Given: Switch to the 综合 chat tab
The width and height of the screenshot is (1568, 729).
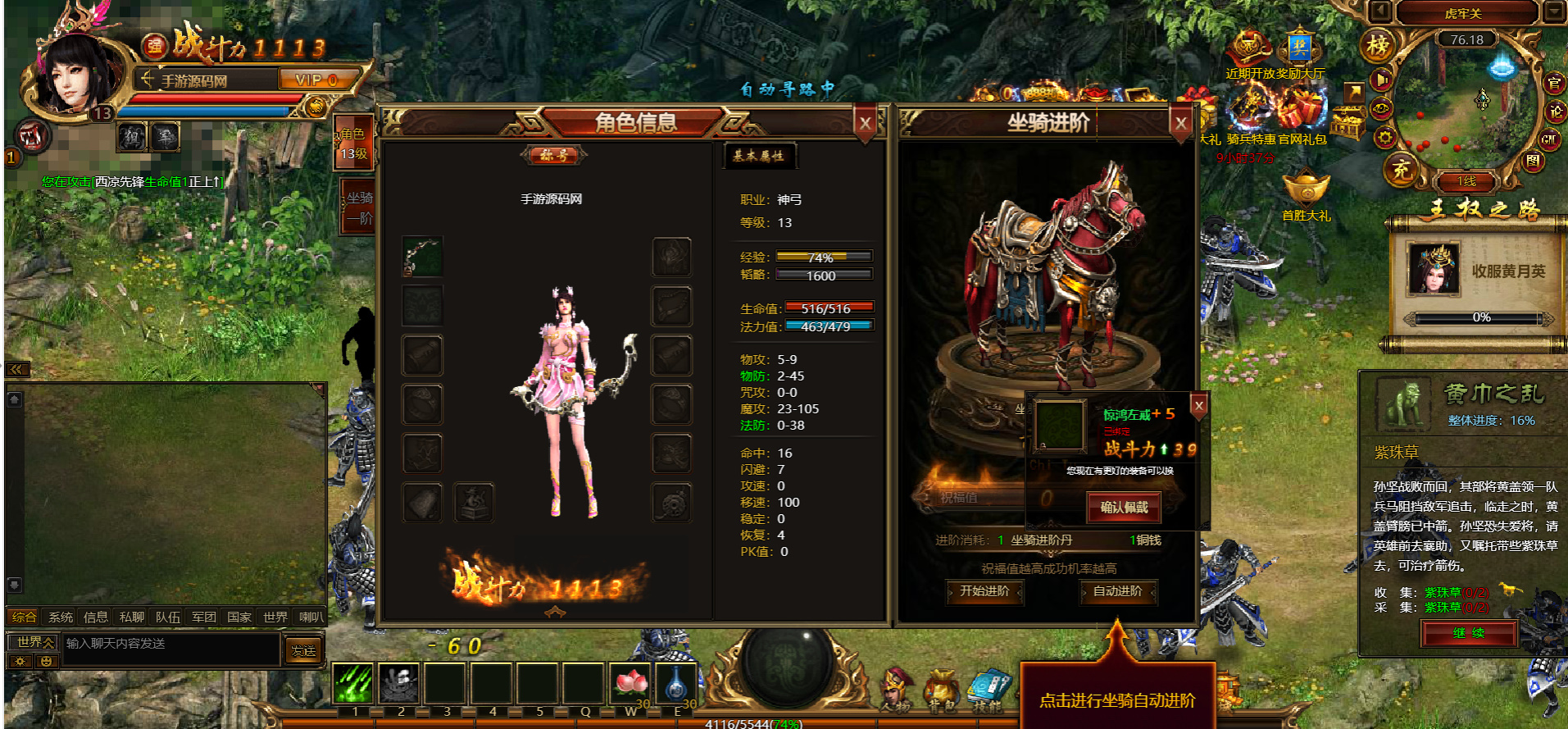Looking at the screenshot, I should pyautogui.click(x=24, y=617).
